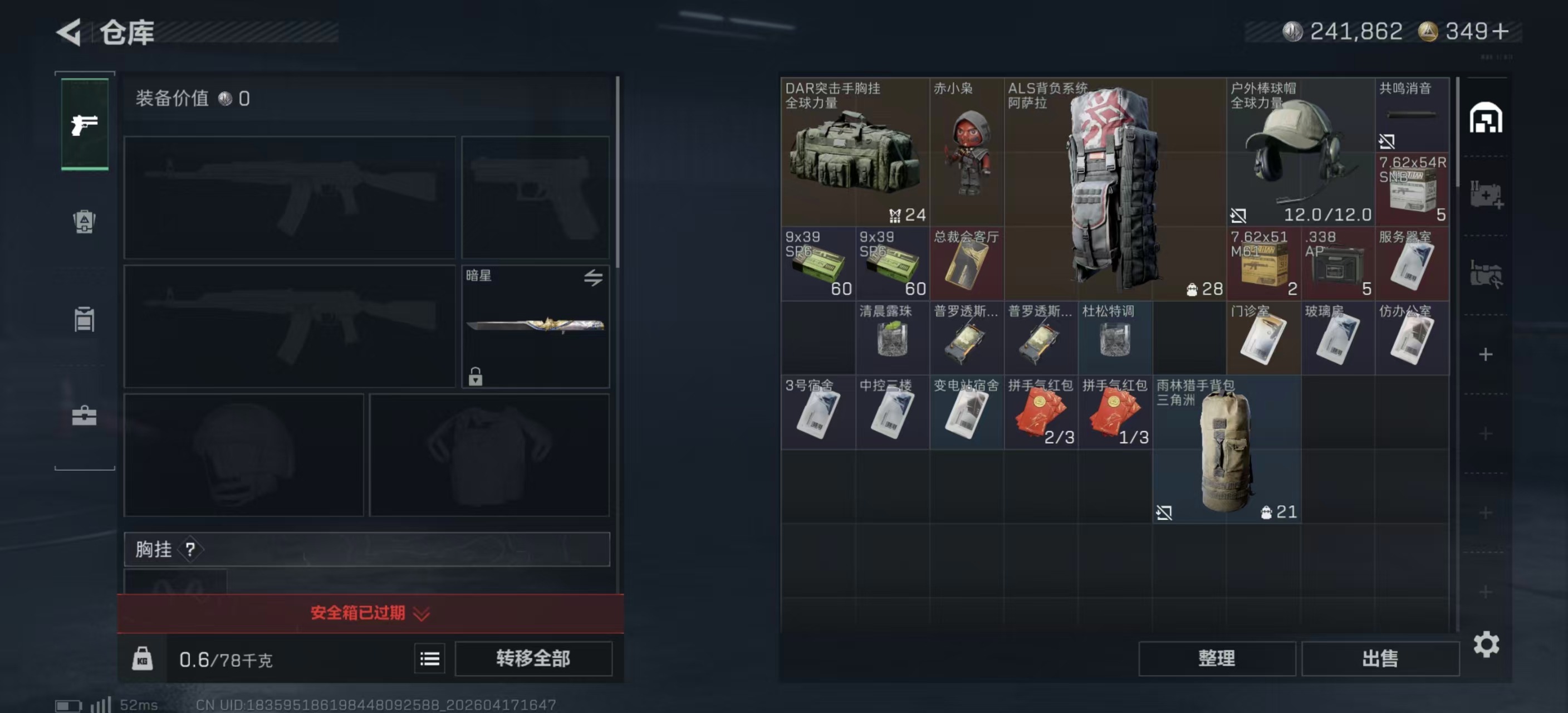1568x713 pixels.
Task: Click the plus to add a storage tab
Action: [x=1485, y=355]
